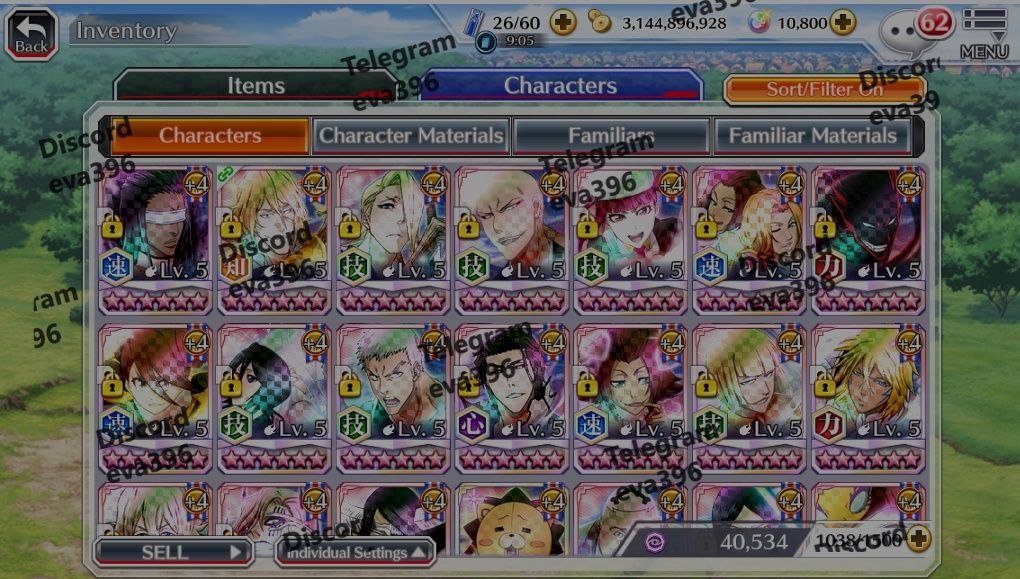Select the orange Characters sub-tab
This screenshot has width=1020, height=579.
pos(209,135)
